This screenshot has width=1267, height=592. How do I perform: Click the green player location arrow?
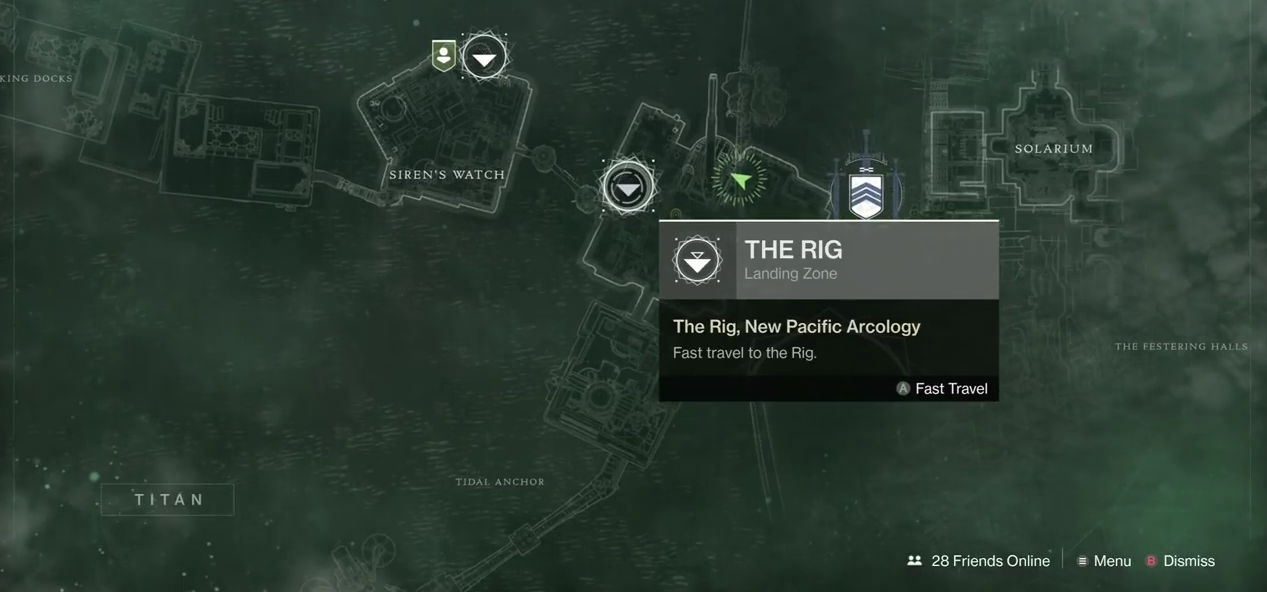tap(740, 180)
